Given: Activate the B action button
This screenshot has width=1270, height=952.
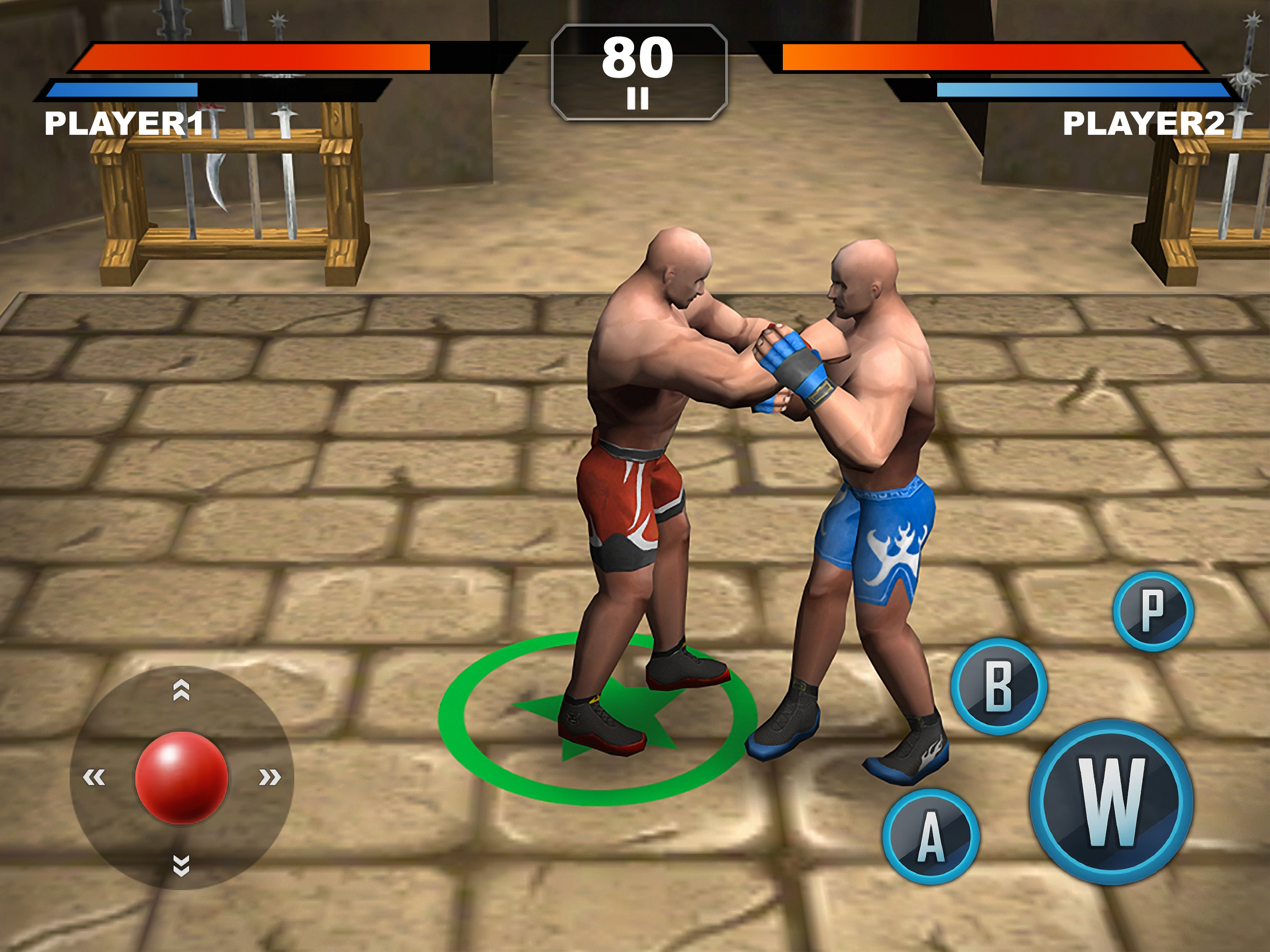Looking at the screenshot, I should [999, 686].
